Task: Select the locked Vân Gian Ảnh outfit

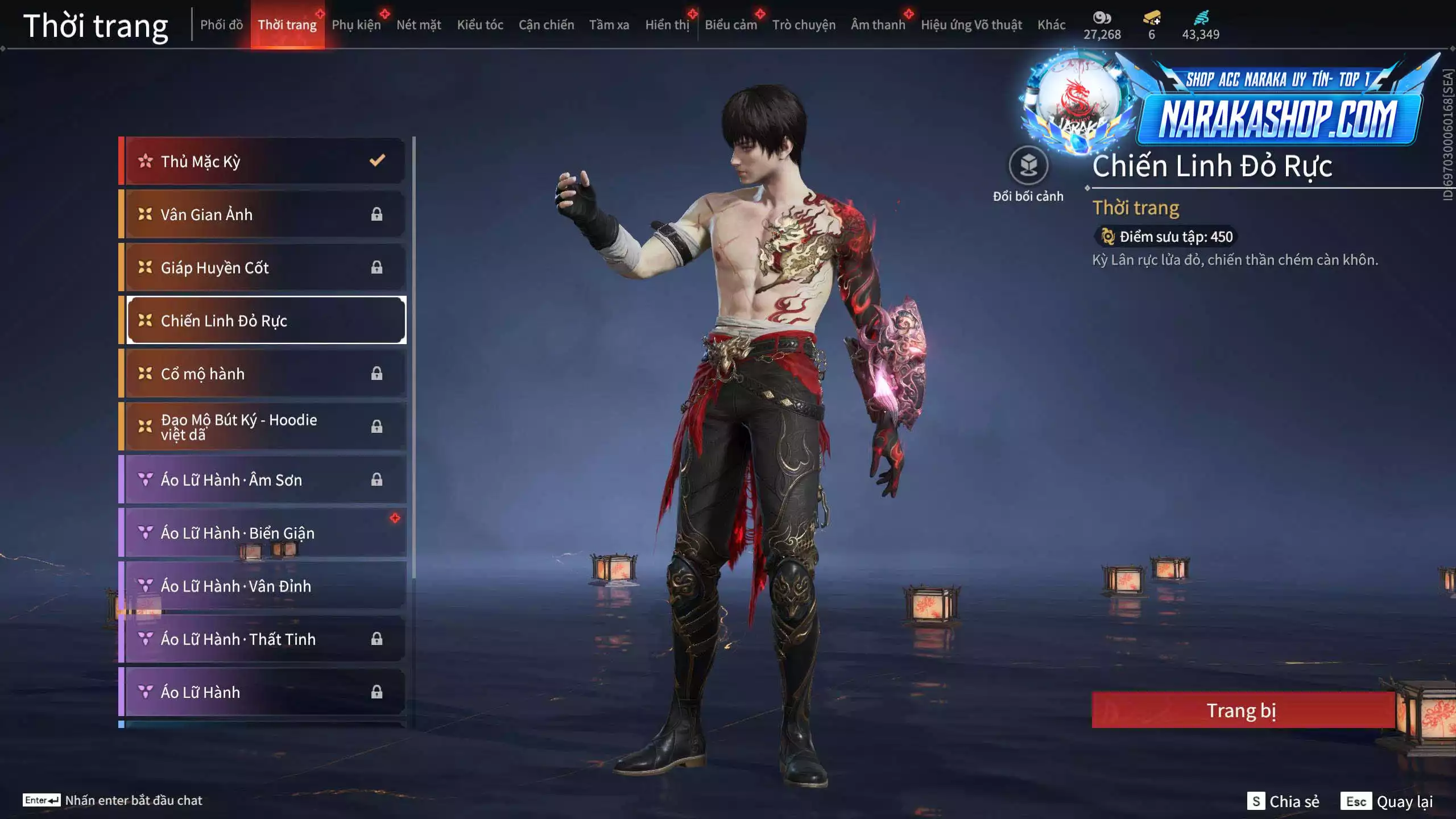Action: pos(264,214)
